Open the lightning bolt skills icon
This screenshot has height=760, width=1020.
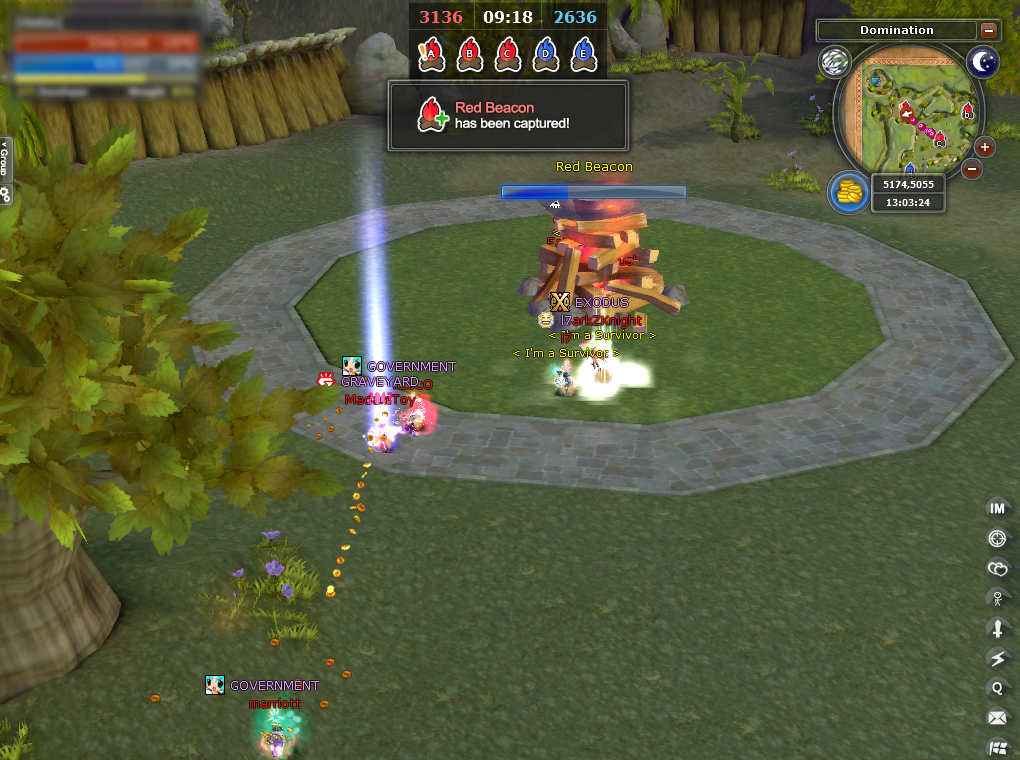coord(997,658)
